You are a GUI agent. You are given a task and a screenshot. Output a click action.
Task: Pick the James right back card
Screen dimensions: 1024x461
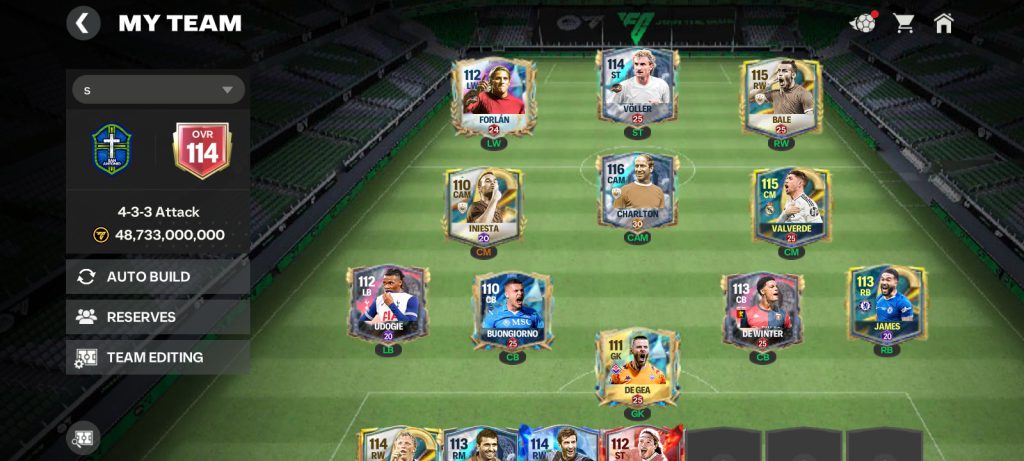tap(886, 305)
